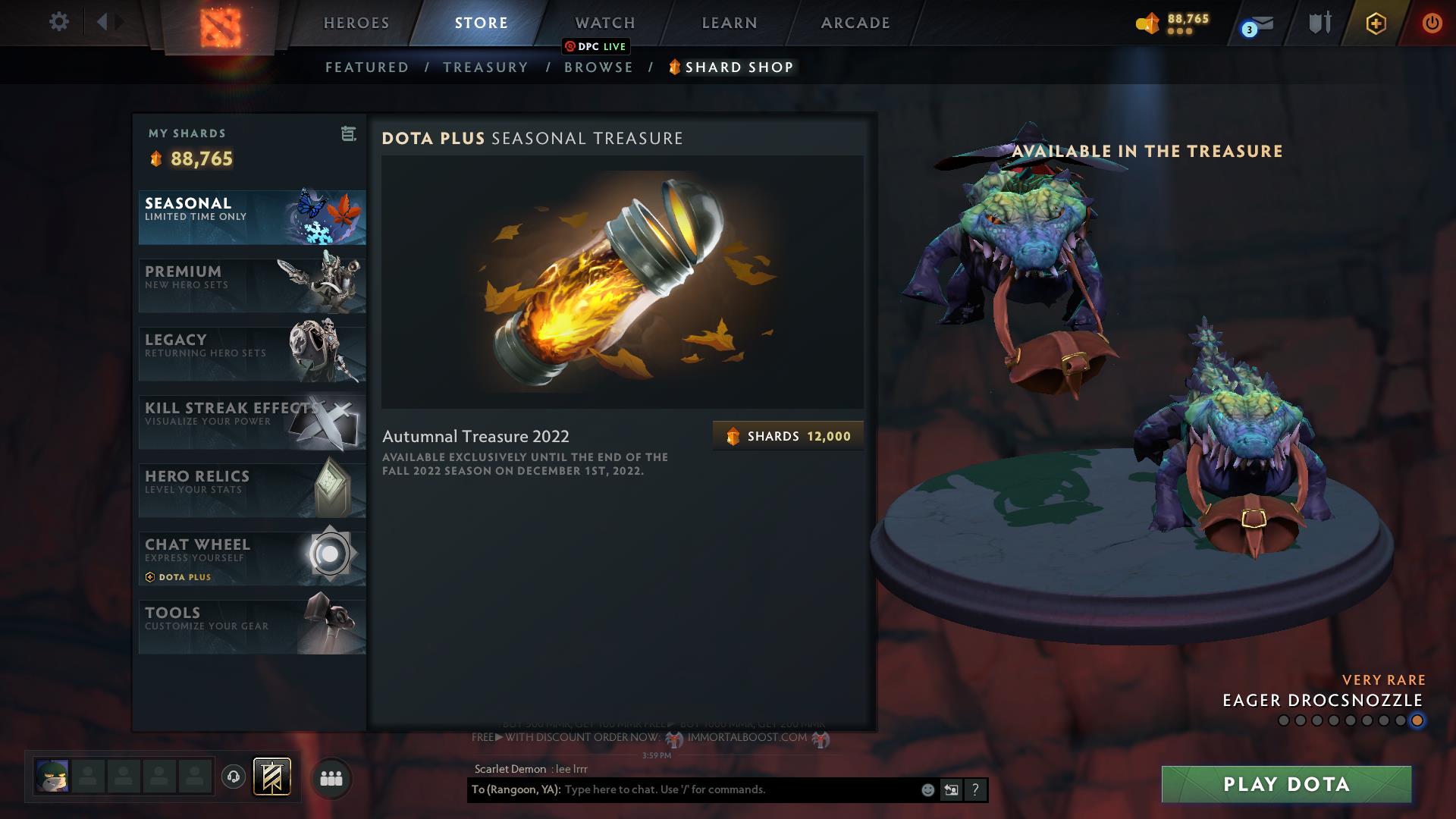Buy Autumnal Treasure for 12,000 shards
This screenshot has width=1456, height=819.
point(787,435)
